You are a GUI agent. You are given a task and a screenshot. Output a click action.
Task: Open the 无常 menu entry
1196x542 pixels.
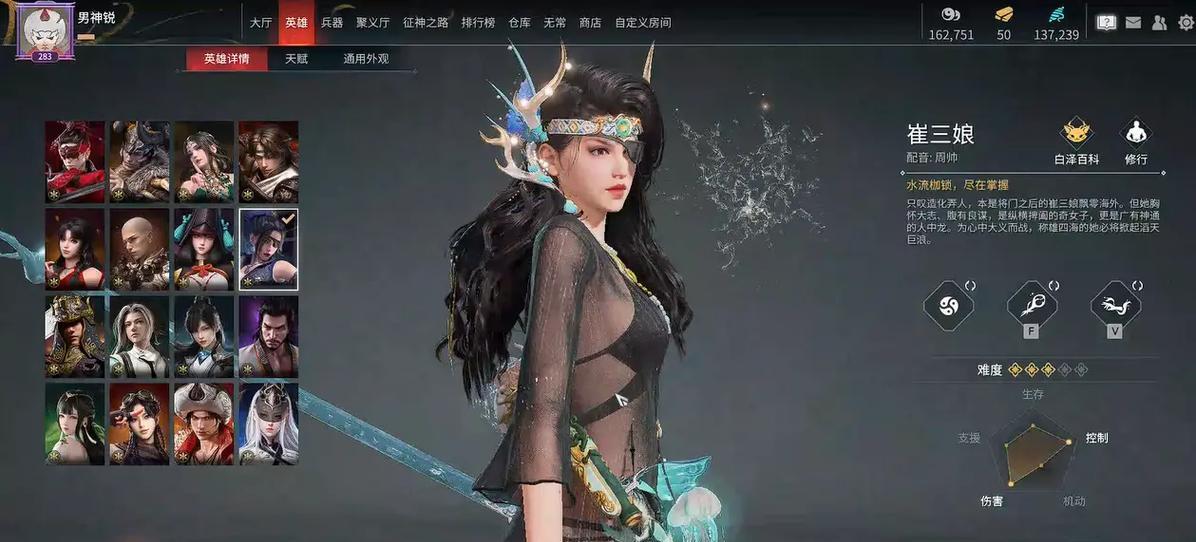click(x=555, y=22)
